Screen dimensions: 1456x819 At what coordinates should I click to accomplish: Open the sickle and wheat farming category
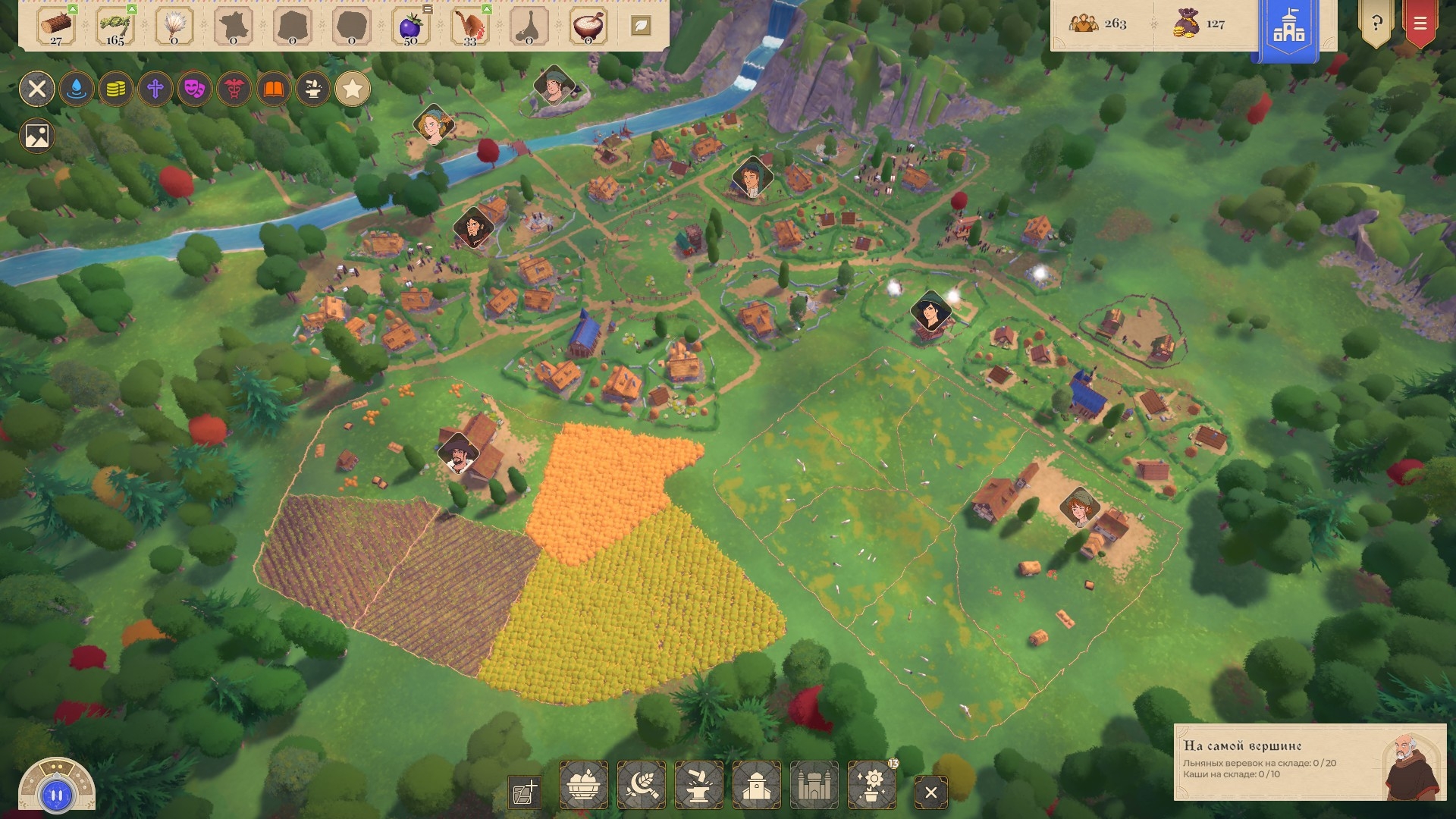[641, 785]
